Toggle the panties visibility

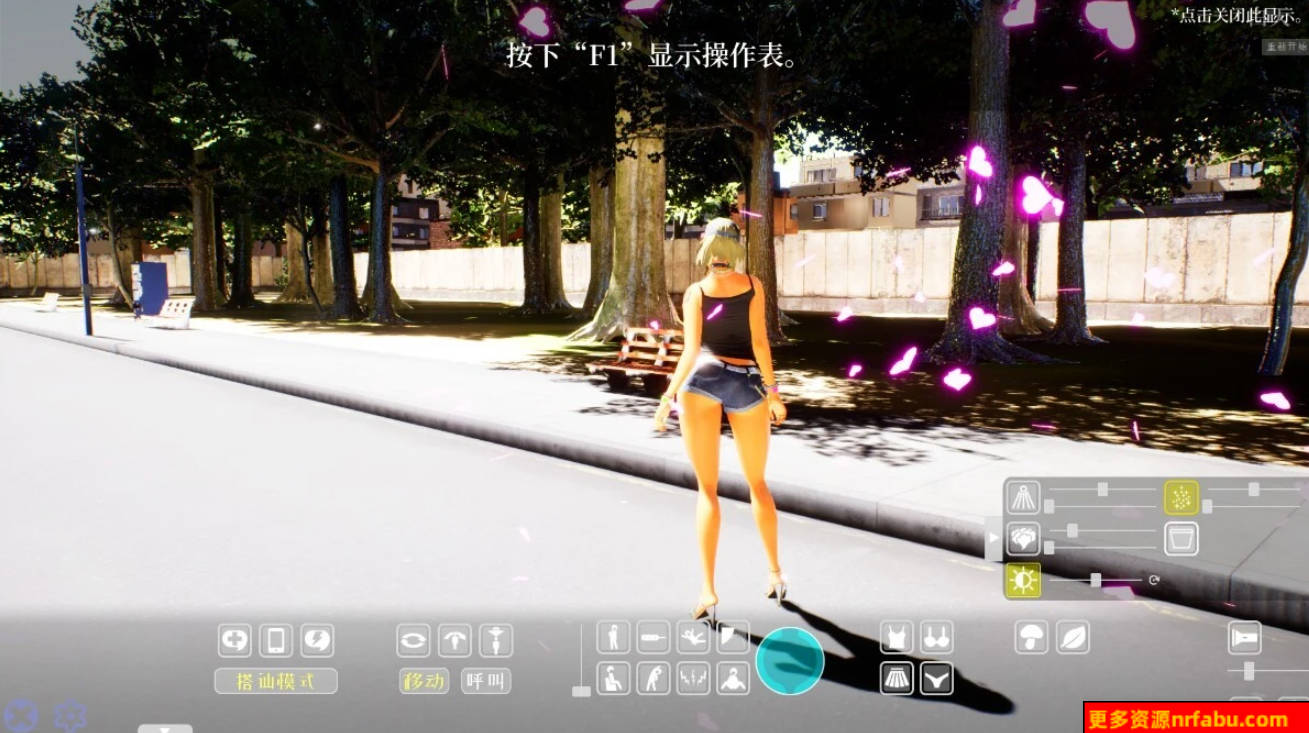coord(936,677)
